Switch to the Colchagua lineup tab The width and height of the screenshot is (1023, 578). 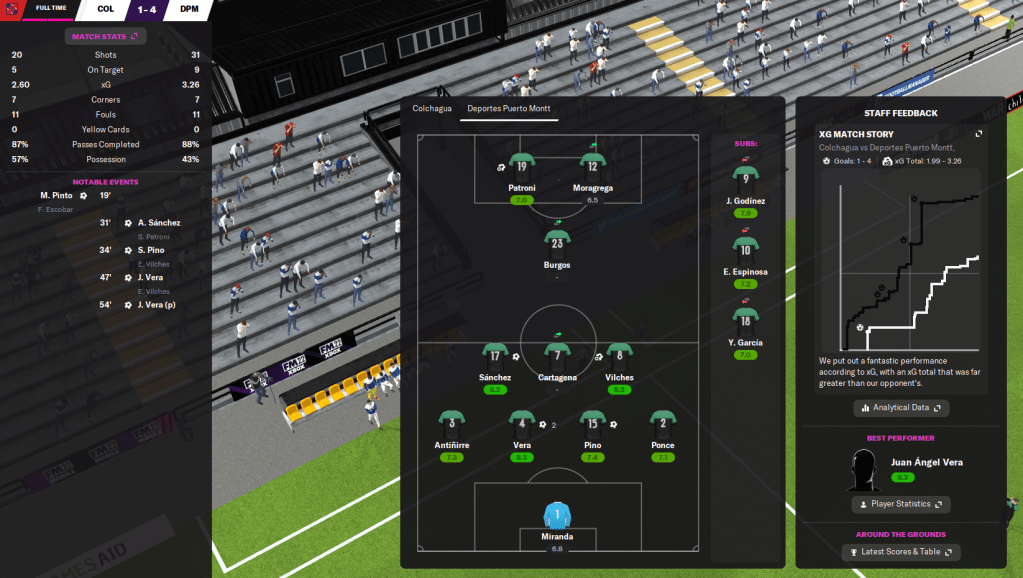point(432,108)
